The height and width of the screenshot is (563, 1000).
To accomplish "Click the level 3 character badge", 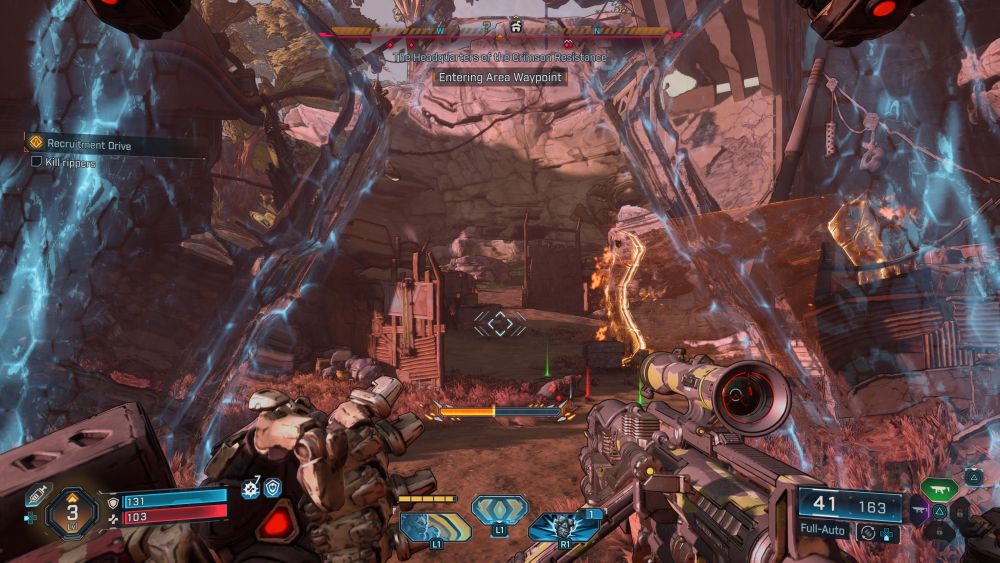I will pyautogui.click(x=73, y=512).
